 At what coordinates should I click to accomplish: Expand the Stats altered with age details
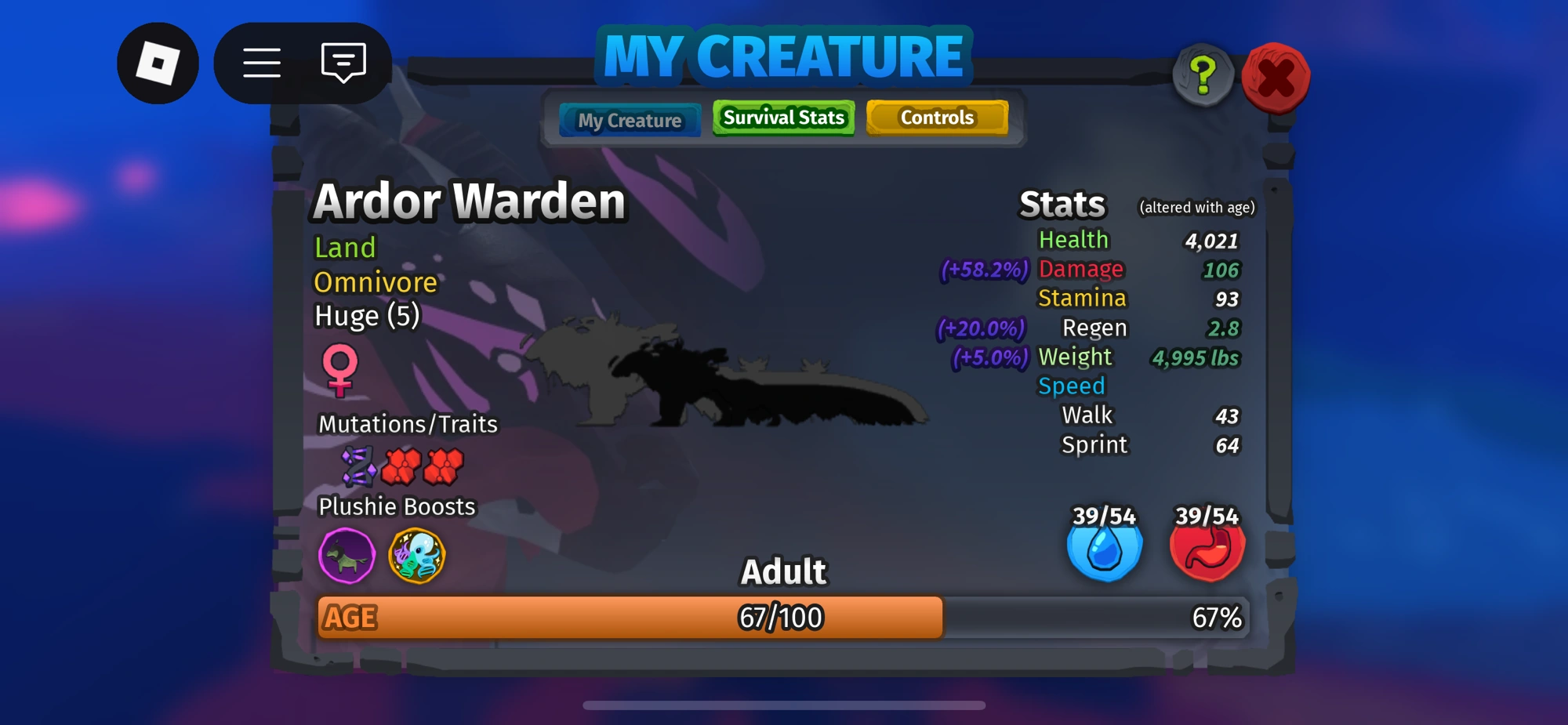1197,208
